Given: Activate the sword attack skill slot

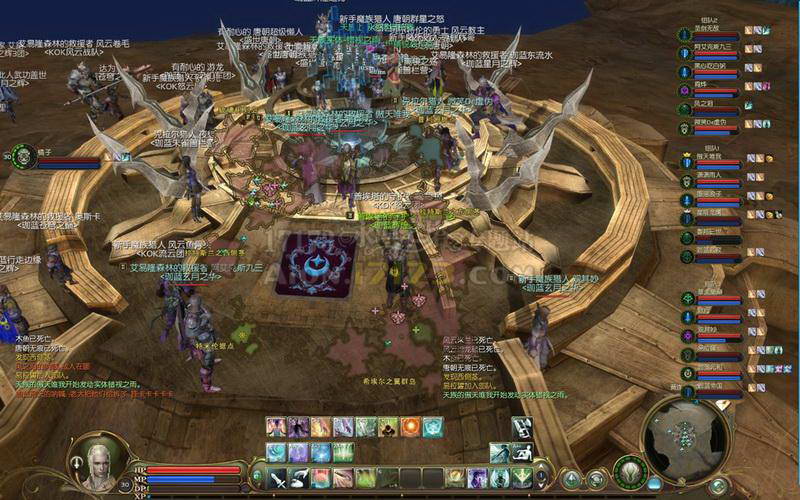Looking at the screenshot, I should coord(276,478).
